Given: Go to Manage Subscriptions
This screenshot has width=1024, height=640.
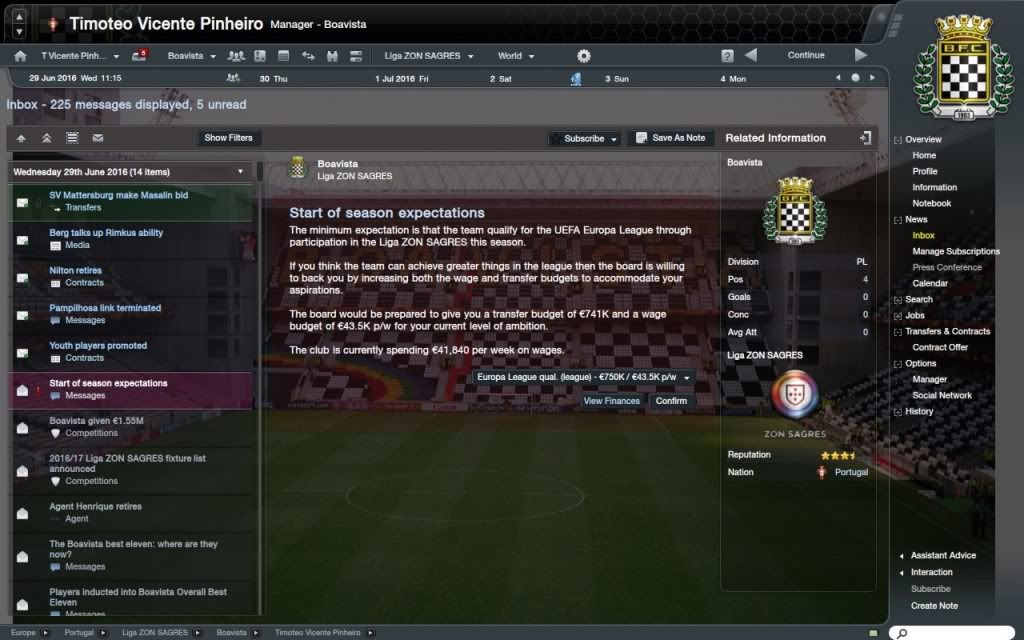Looking at the screenshot, I should pyautogui.click(x=955, y=251).
